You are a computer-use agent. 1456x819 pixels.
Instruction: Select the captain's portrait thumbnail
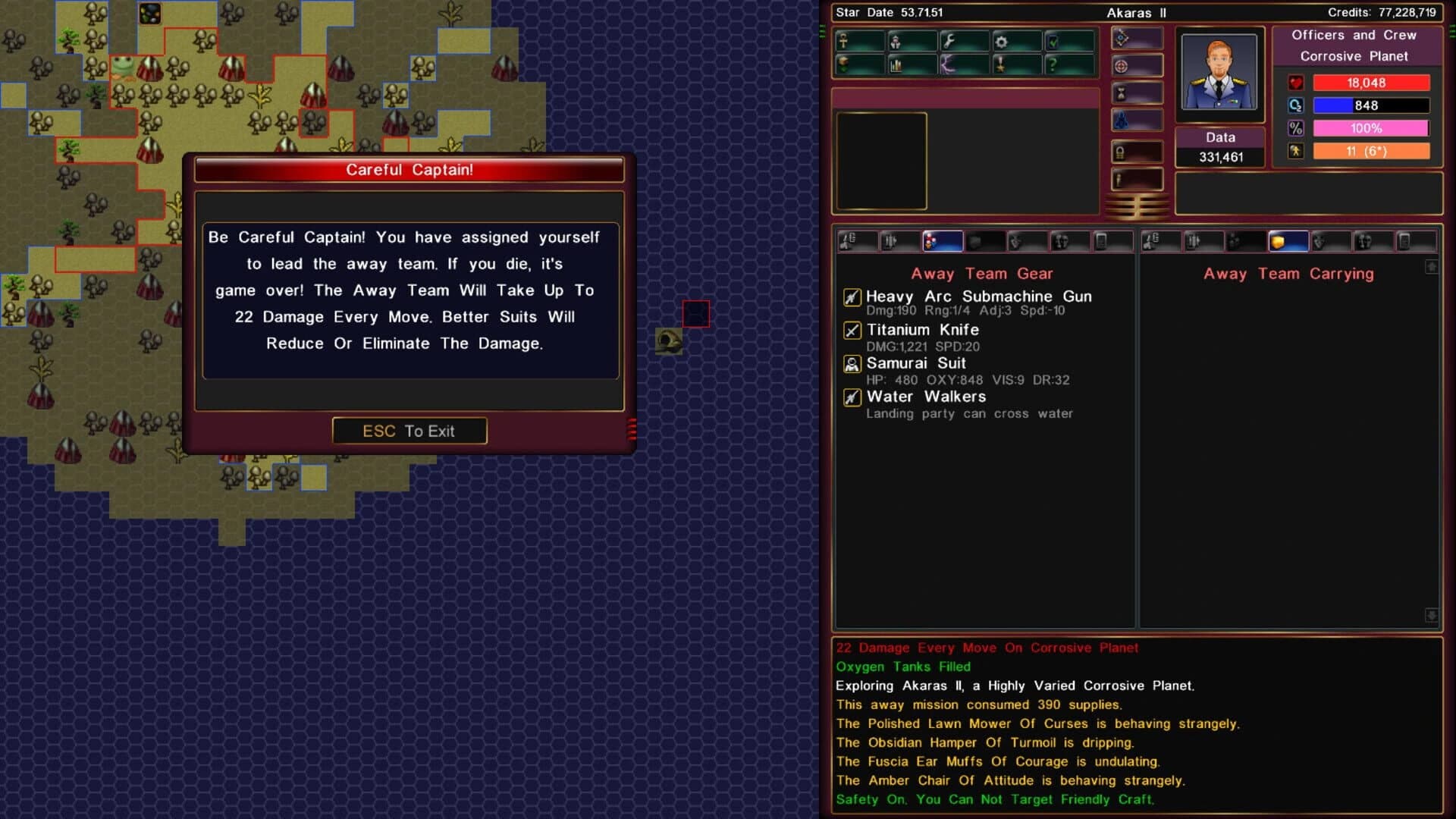coord(1220,72)
